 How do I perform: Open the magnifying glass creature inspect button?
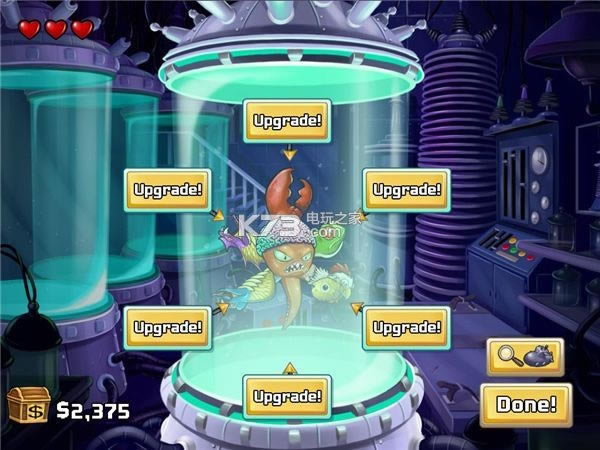click(525, 357)
